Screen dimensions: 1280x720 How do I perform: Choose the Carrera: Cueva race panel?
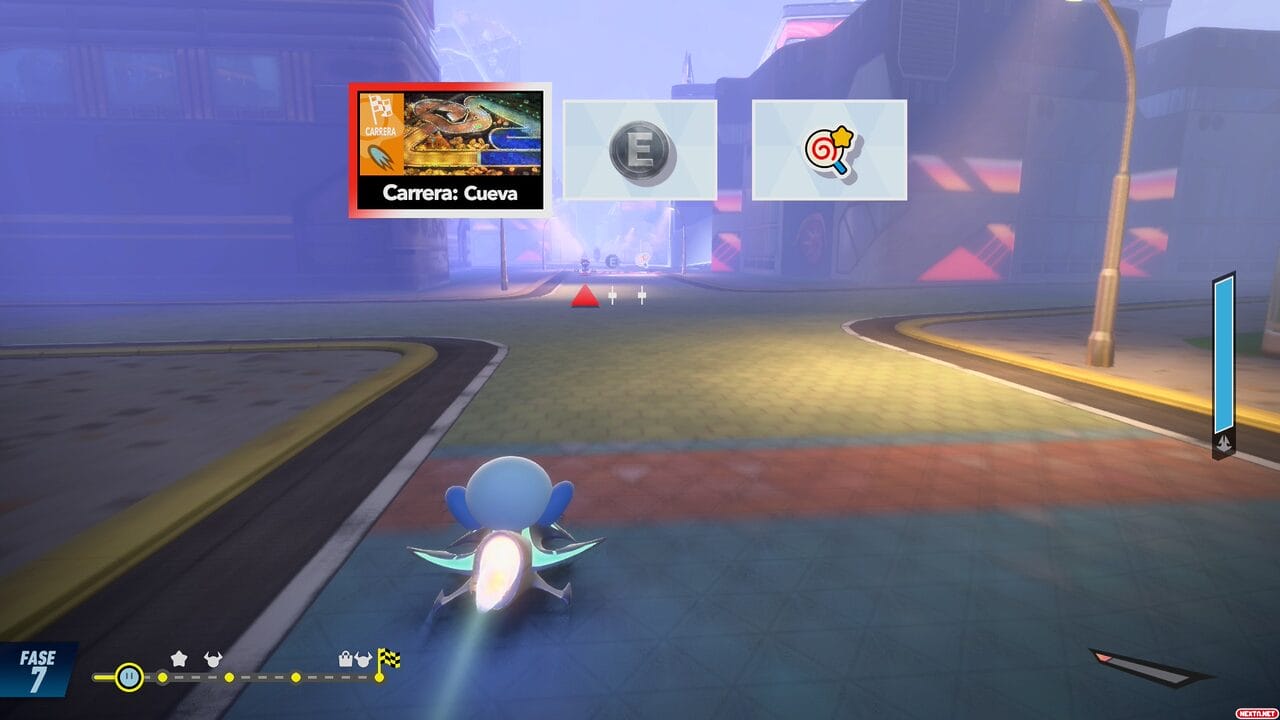coord(450,150)
